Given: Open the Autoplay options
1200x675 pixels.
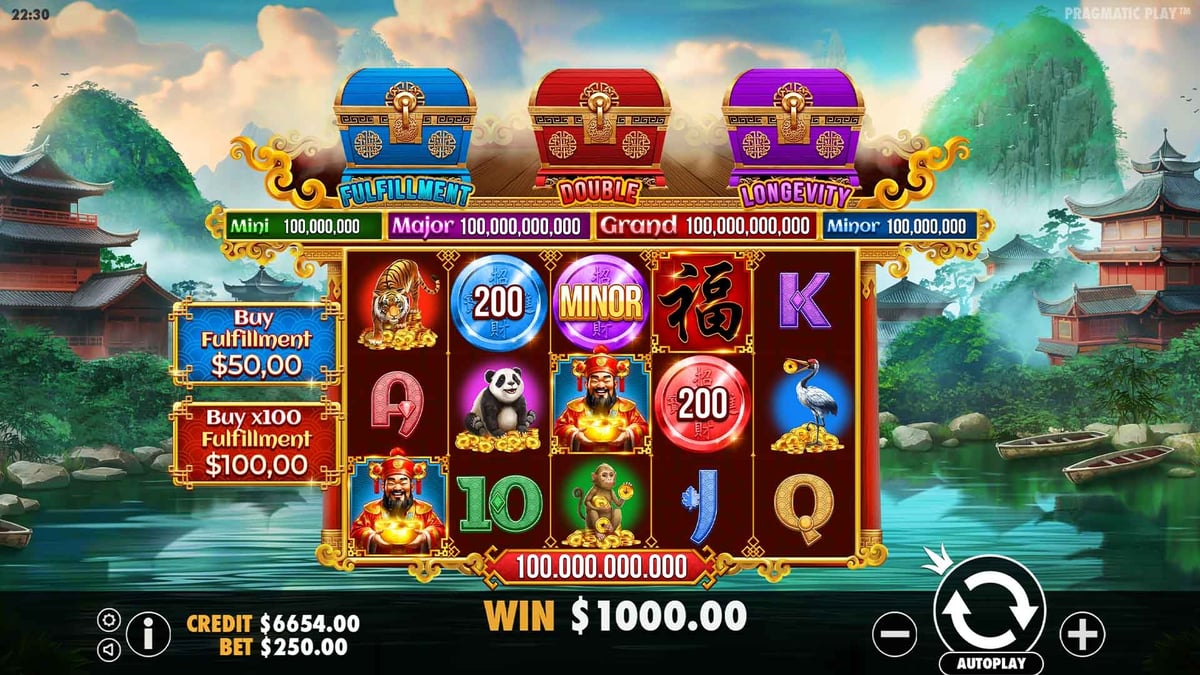Looking at the screenshot, I should [991, 663].
